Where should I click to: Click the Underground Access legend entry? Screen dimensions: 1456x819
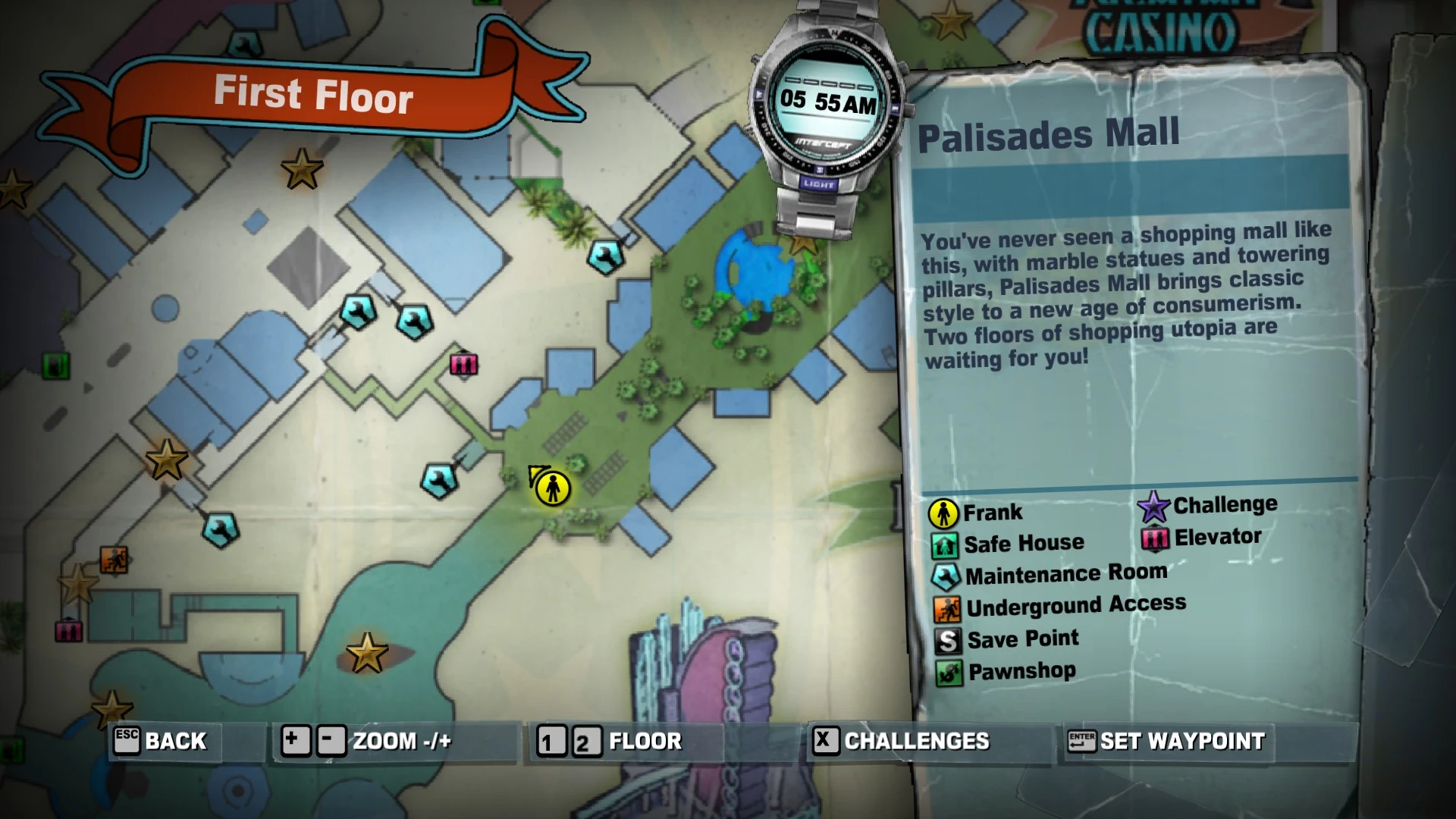coord(1060,607)
